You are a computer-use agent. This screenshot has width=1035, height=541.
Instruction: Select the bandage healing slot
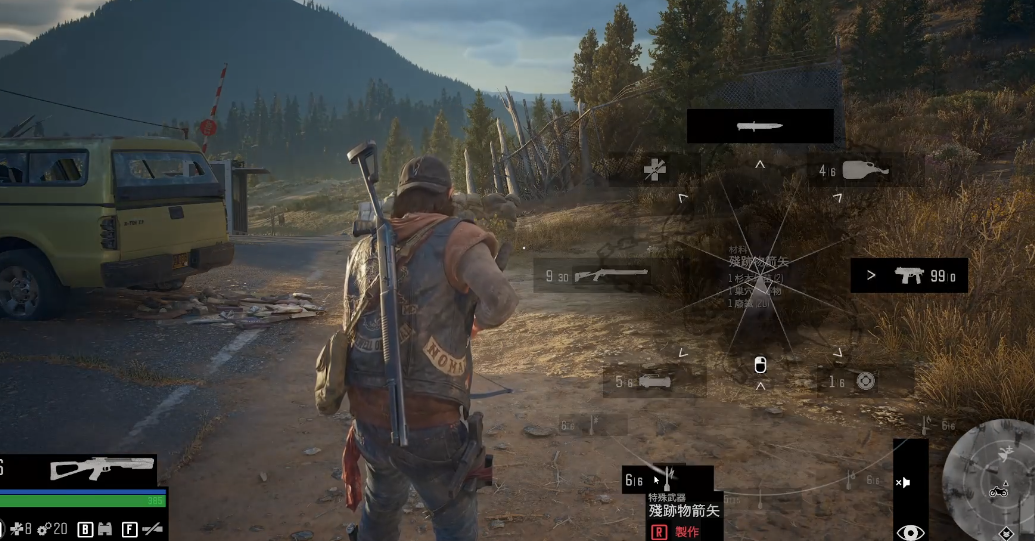pos(653,170)
